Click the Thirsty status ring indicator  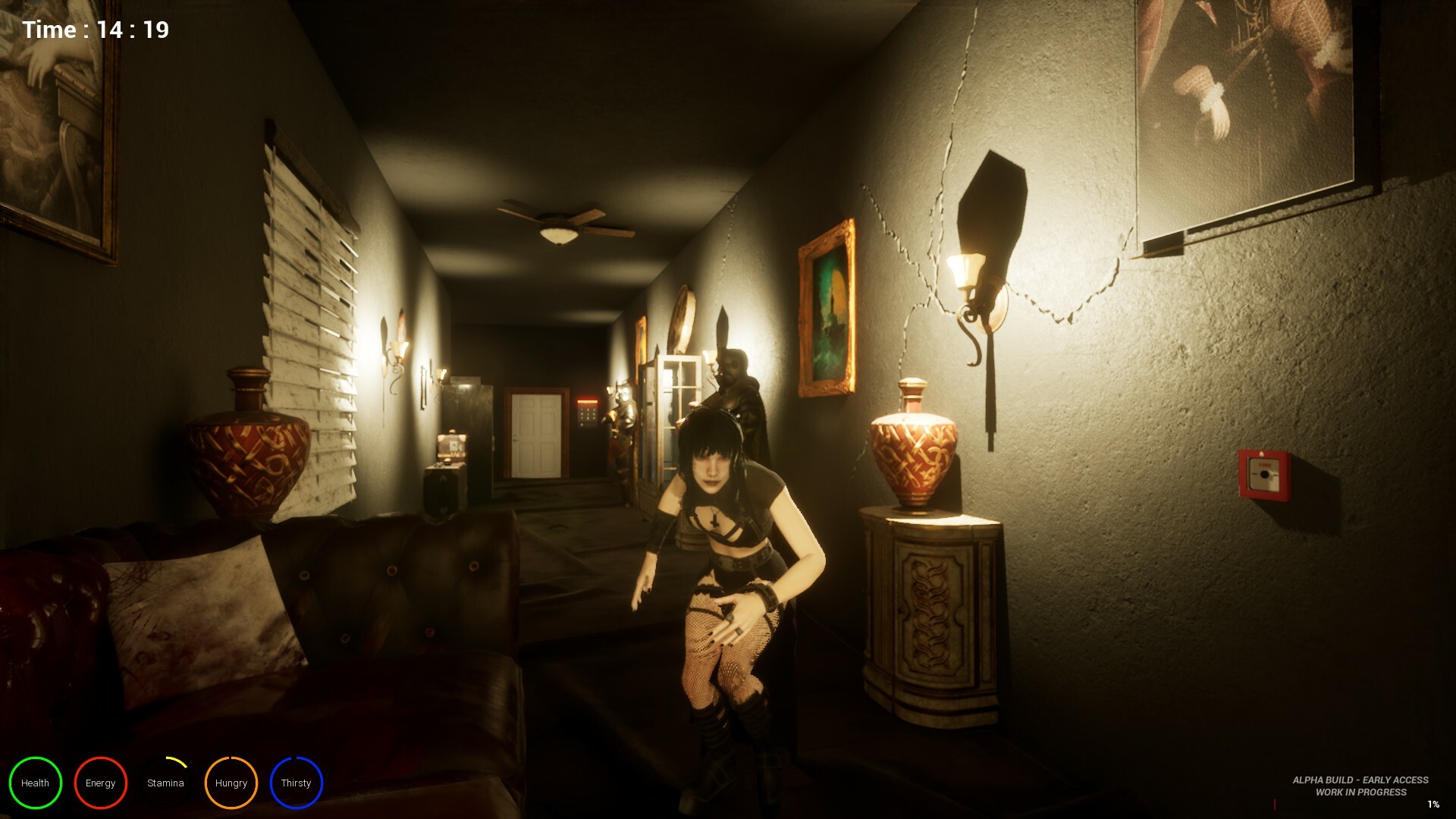pos(296,783)
